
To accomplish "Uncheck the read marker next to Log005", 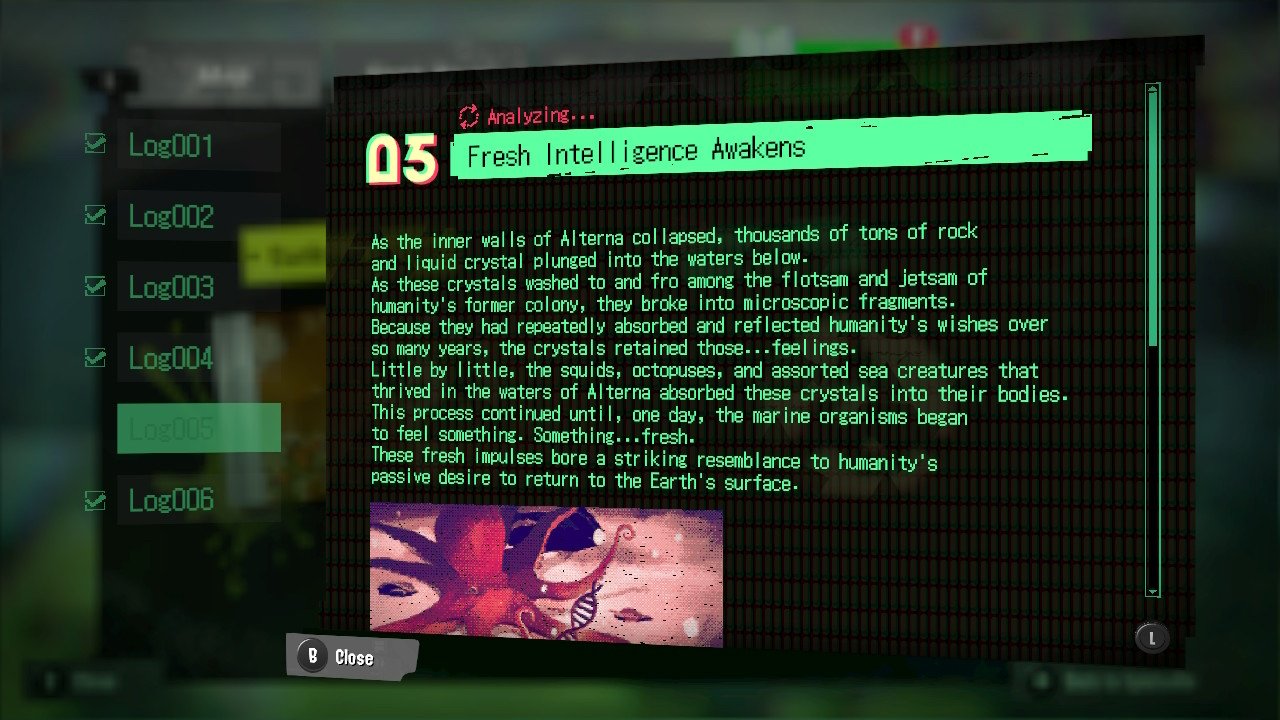I will (95, 428).
